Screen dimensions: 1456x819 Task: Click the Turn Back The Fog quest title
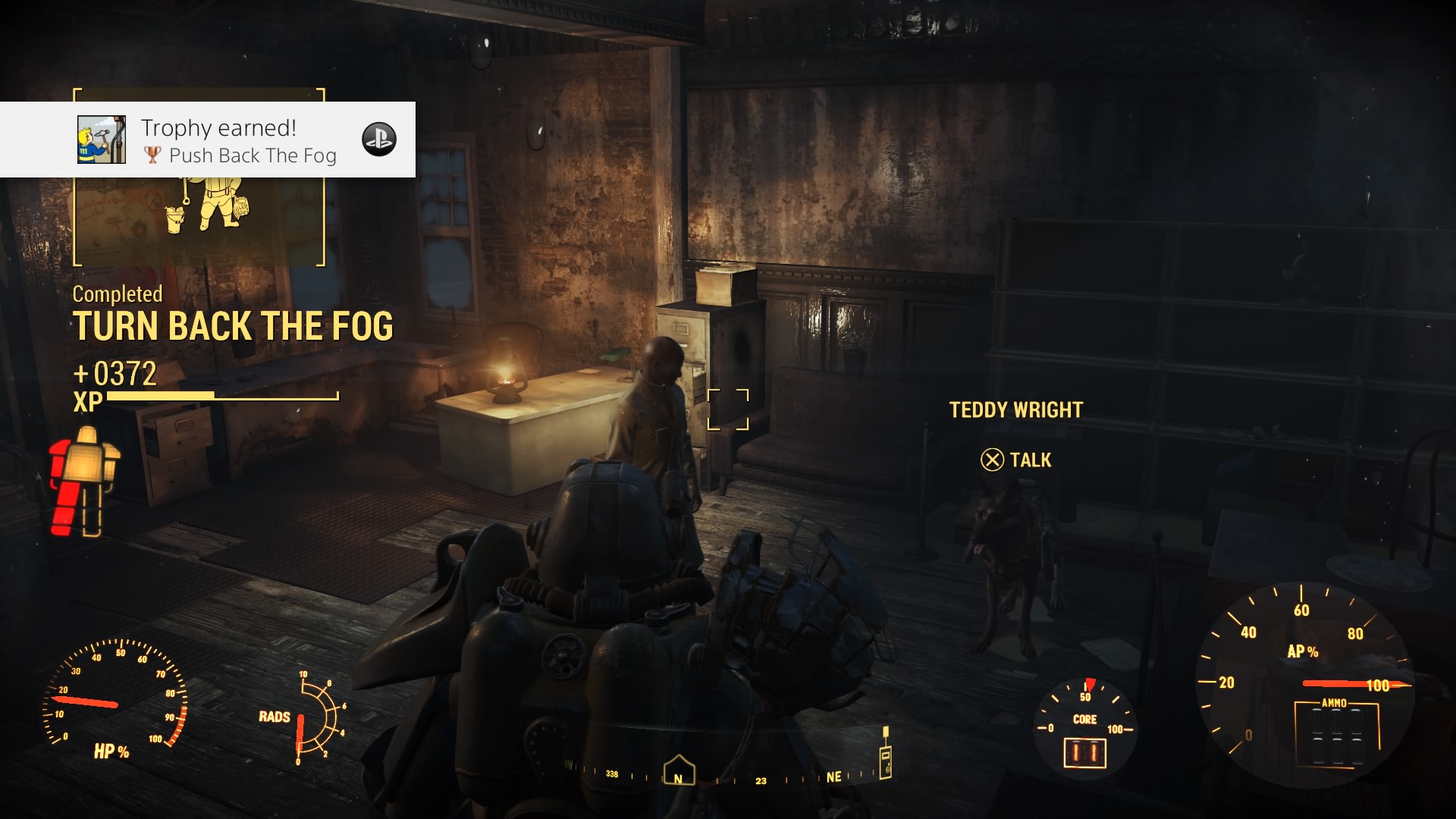[233, 327]
